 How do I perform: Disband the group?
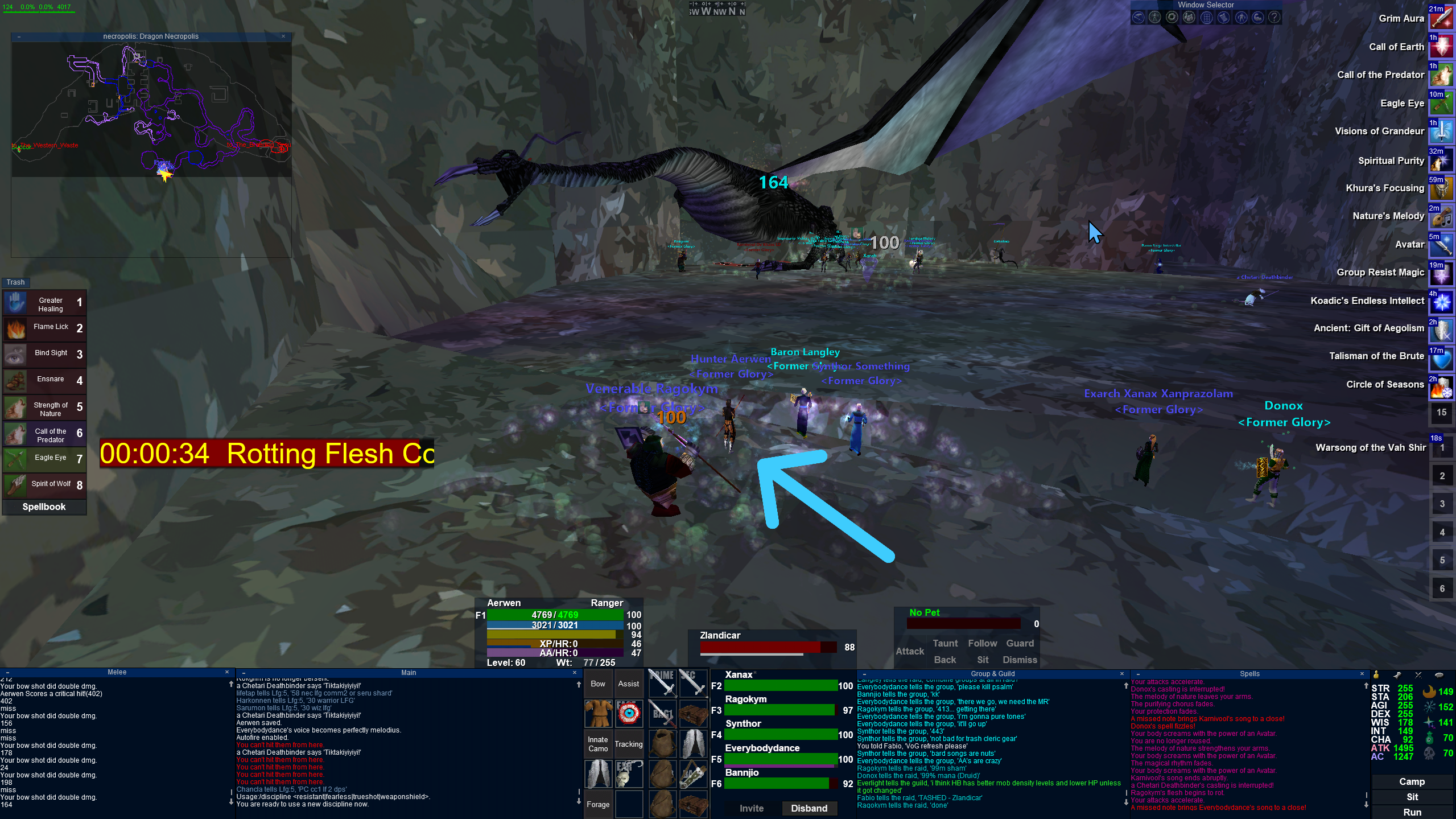point(809,808)
